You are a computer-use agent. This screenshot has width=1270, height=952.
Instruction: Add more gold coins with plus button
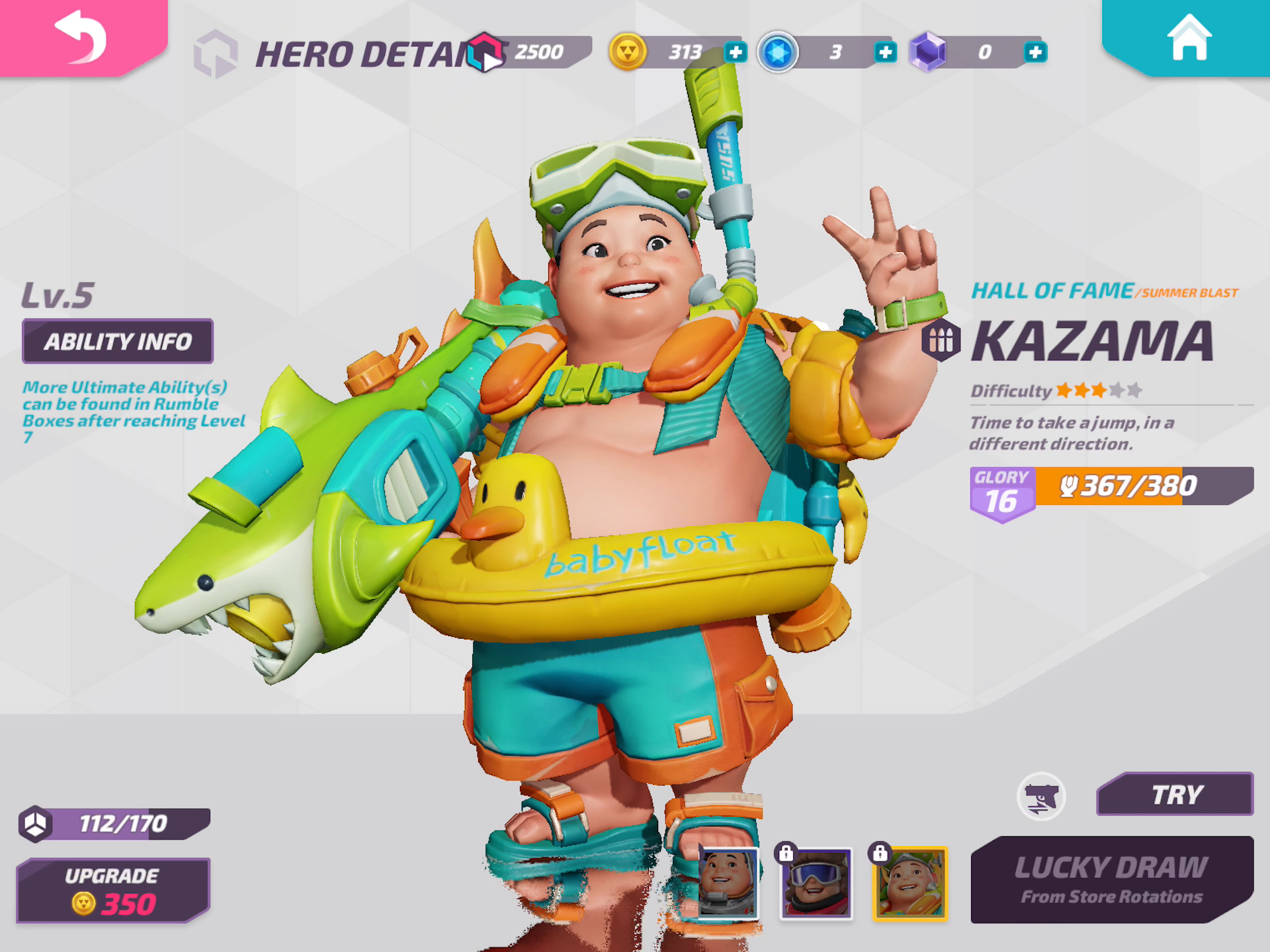(736, 52)
